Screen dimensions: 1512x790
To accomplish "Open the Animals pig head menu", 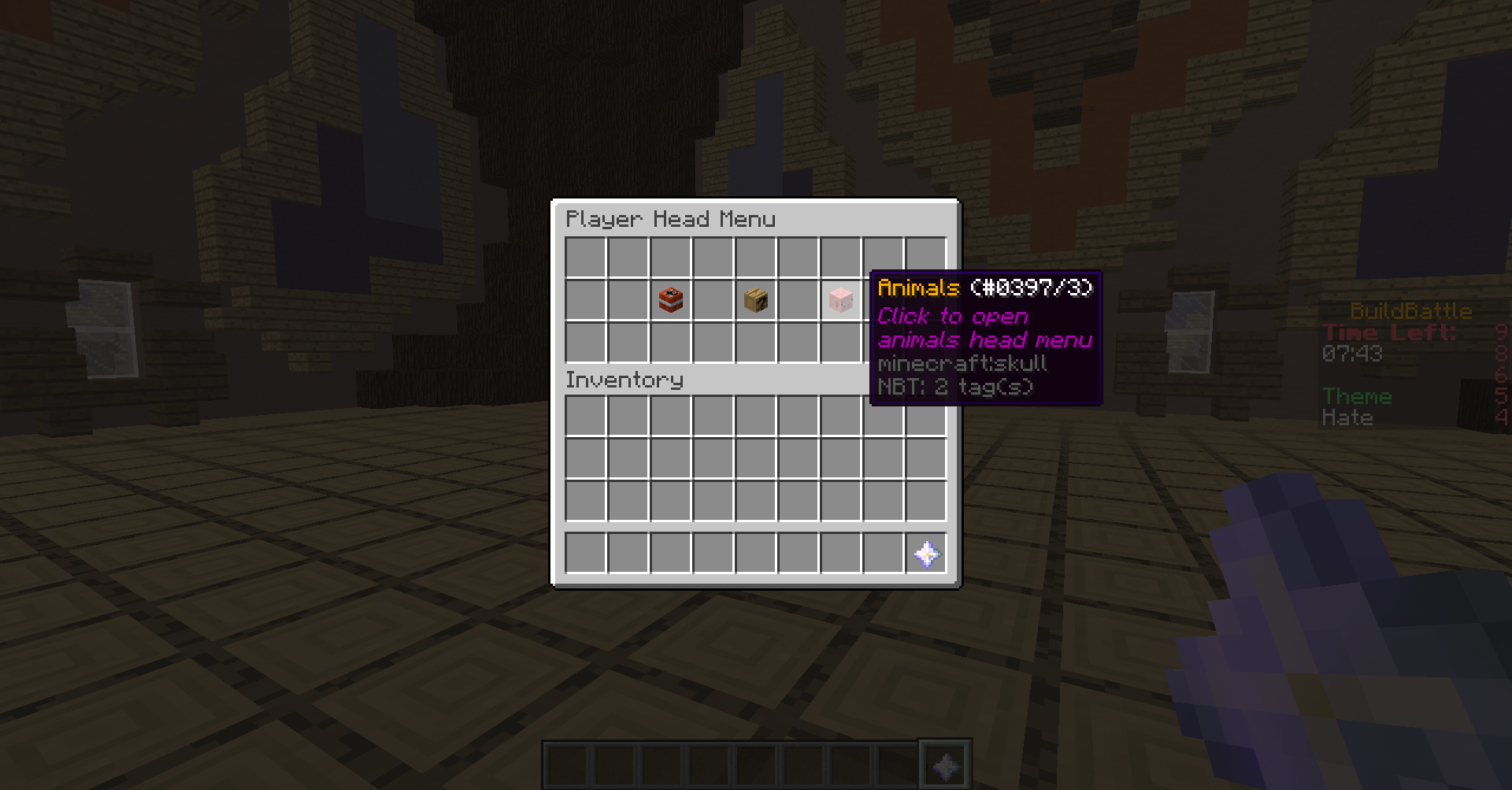I will (839, 299).
